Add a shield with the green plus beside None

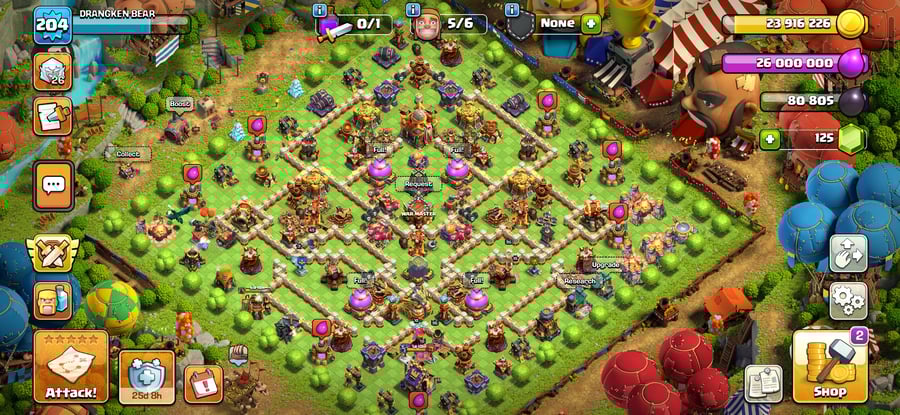(591, 23)
